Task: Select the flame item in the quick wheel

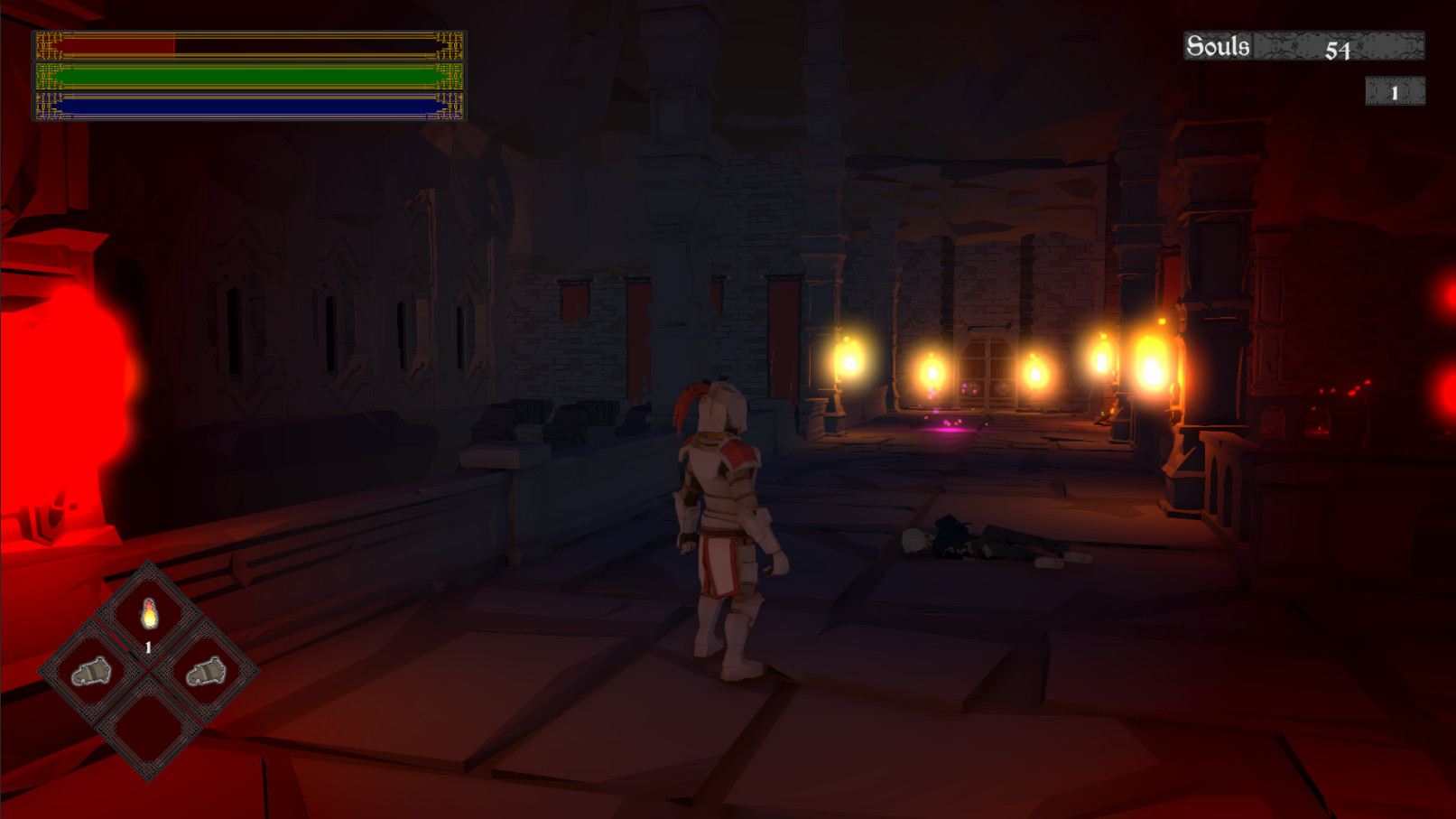Action: [148, 615]
